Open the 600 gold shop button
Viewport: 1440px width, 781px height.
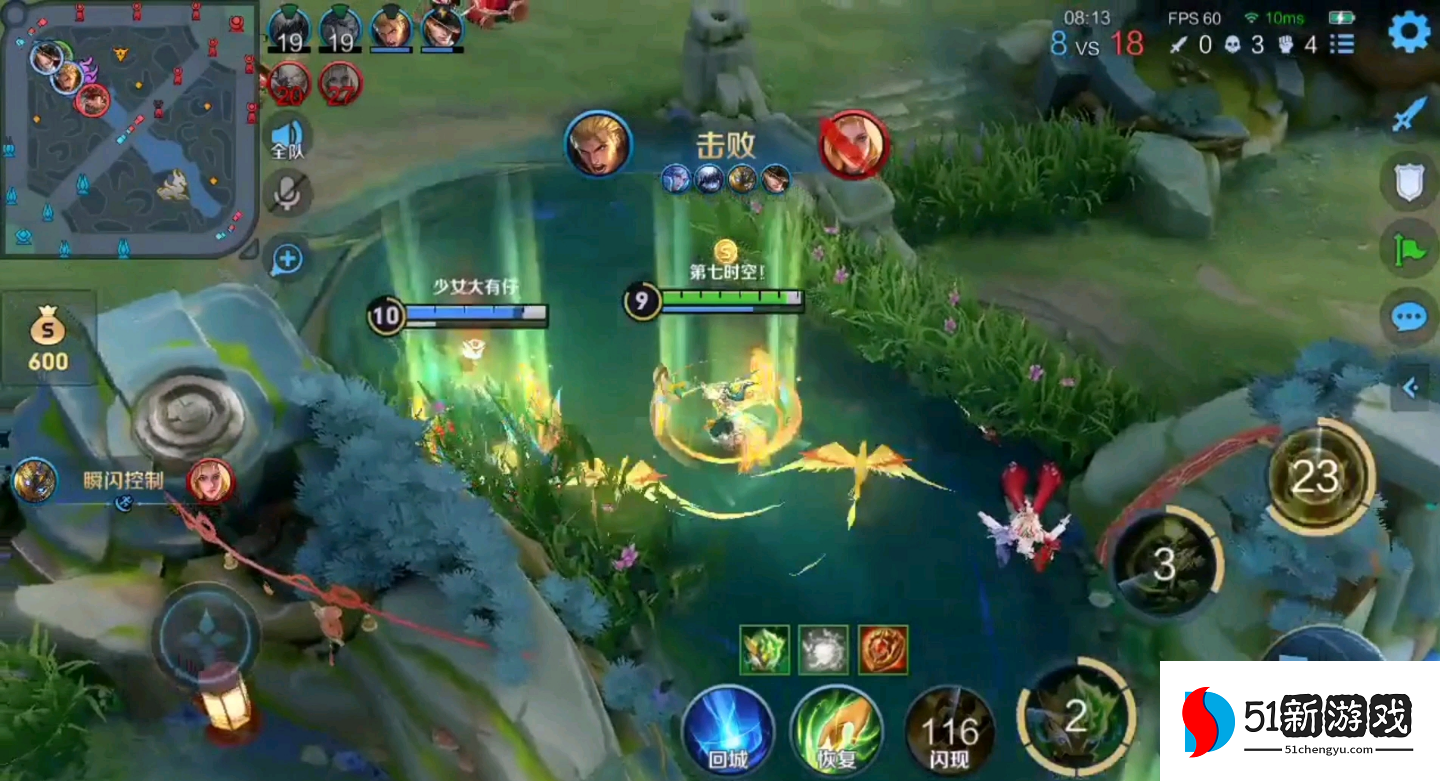click(x=48, y=339)
